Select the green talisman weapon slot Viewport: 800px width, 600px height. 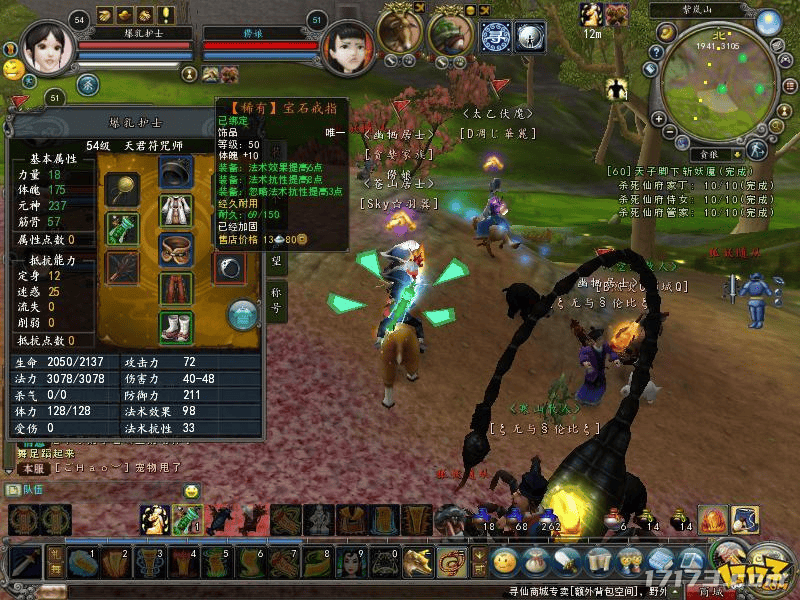122,227
